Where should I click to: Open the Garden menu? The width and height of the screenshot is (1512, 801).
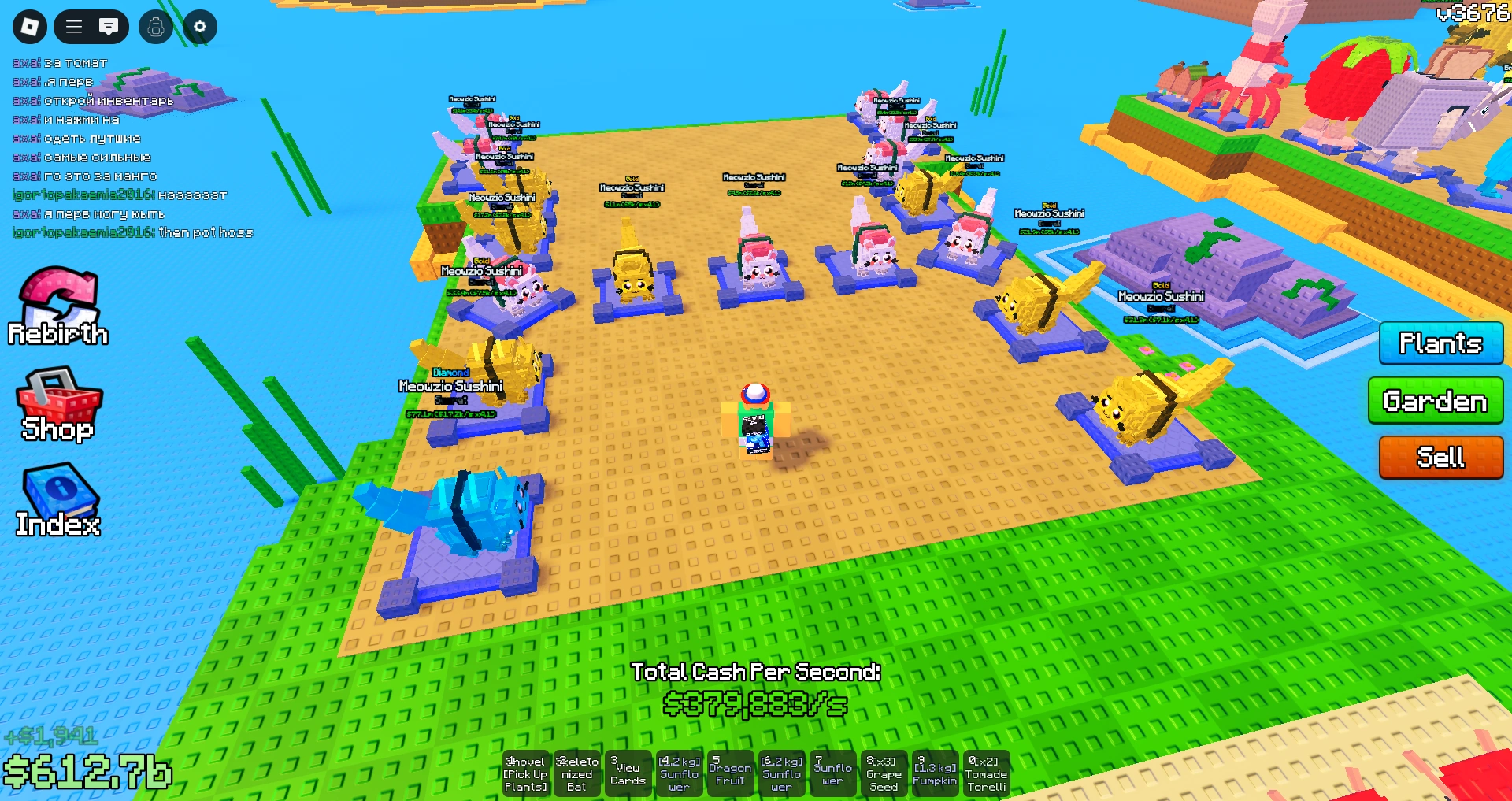pos(1435,401)
